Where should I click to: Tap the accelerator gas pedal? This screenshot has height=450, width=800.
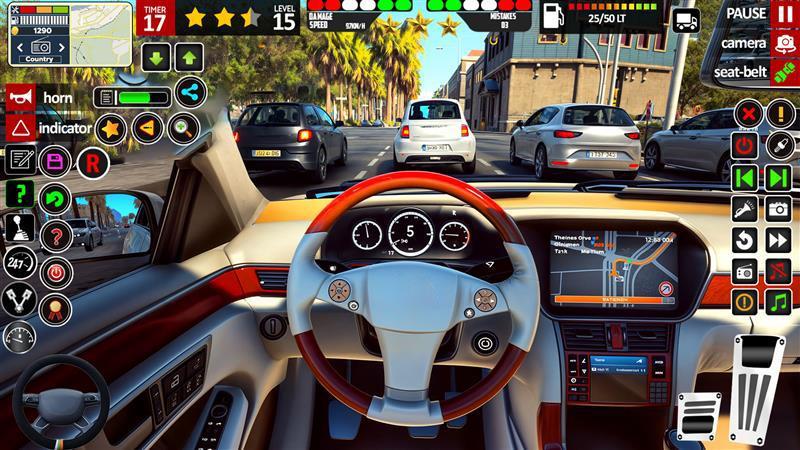(x=758, y=385)
